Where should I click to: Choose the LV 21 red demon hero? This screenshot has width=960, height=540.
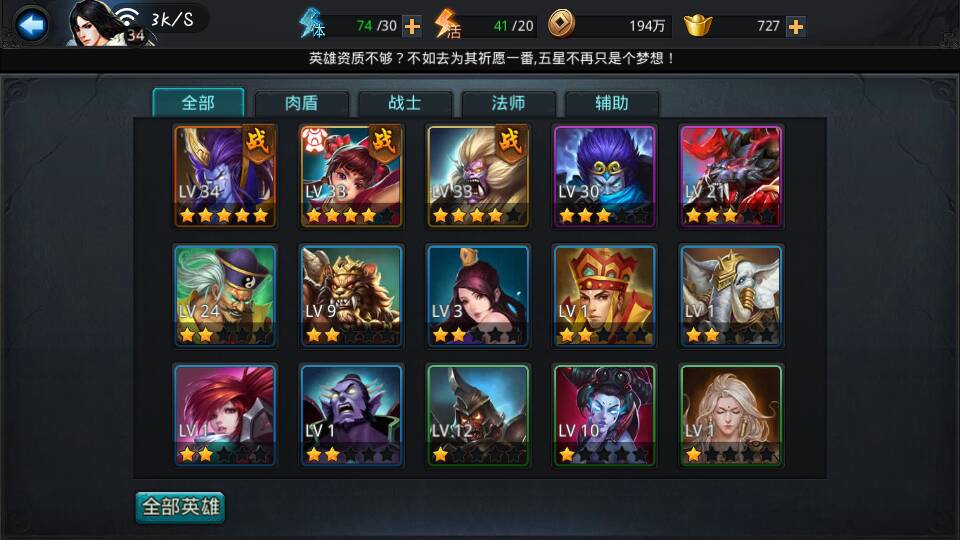pos(731,176)
